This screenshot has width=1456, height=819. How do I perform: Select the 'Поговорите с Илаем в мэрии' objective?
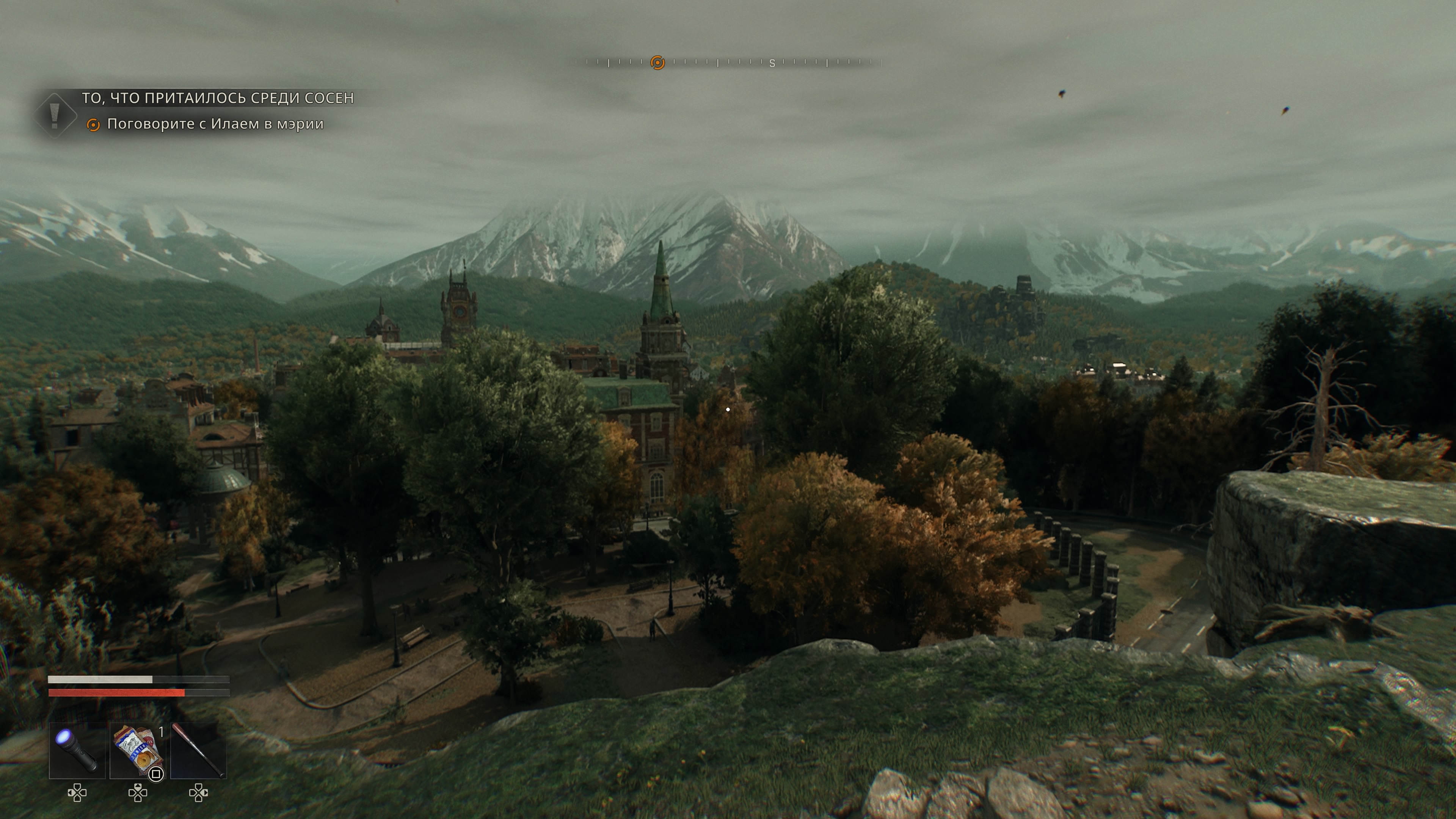click(215, 124)
